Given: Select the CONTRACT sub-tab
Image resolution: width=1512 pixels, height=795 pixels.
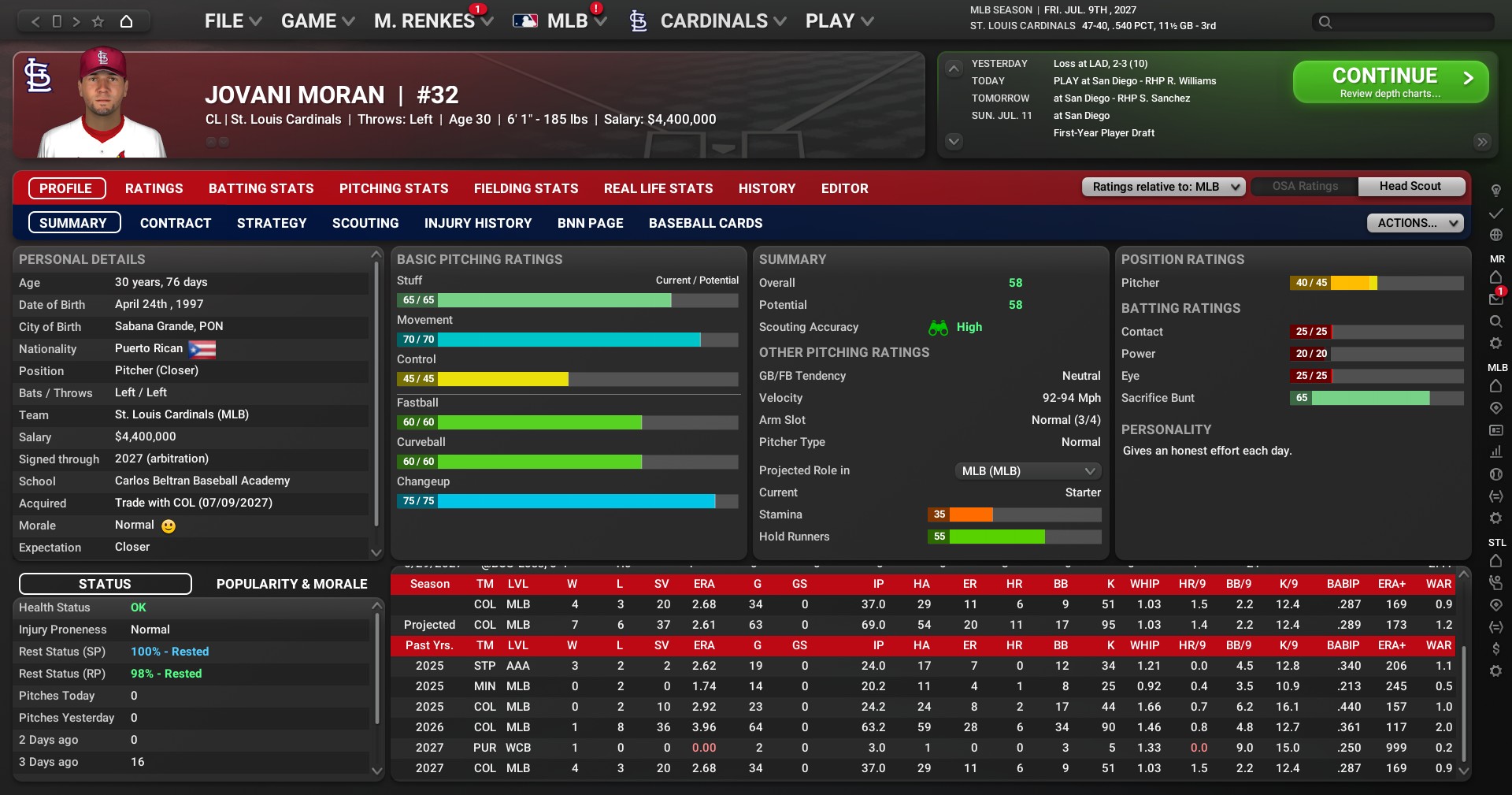Looking at the screenshot, I should pyautogui.click(x=176, y=223).
